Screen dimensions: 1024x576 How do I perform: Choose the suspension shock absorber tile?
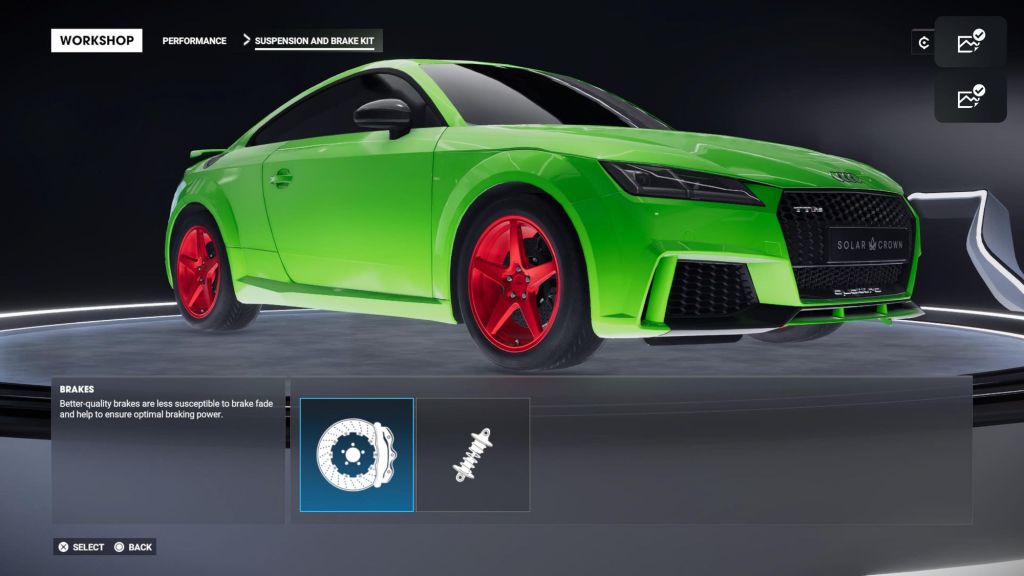coord(473,455)
